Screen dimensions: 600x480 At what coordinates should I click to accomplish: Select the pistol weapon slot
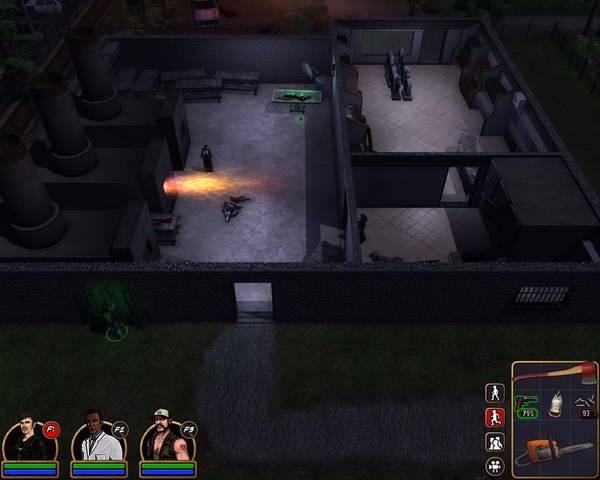526,404
